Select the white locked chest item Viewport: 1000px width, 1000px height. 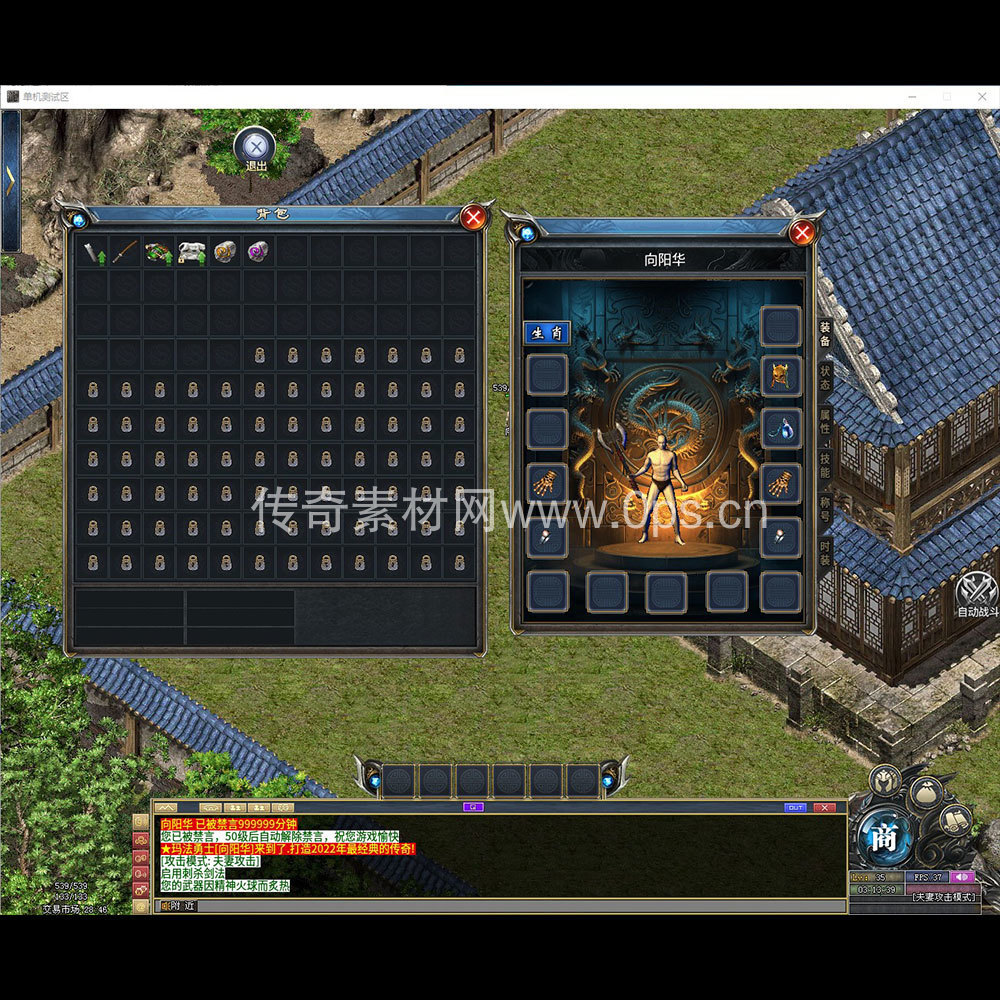(192, 252)
